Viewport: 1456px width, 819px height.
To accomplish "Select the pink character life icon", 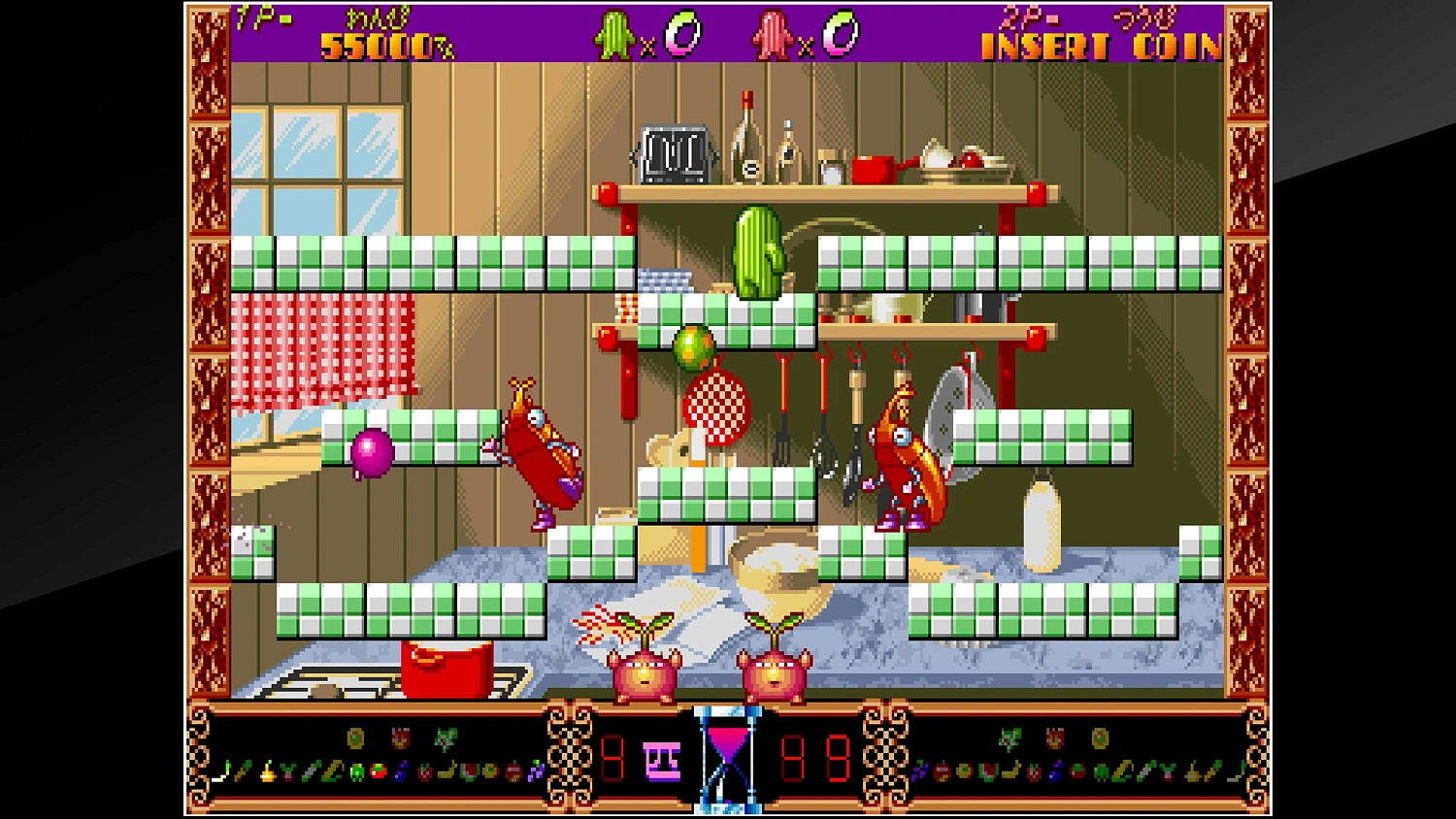I will pyautogui.click(x=769, y=32).
